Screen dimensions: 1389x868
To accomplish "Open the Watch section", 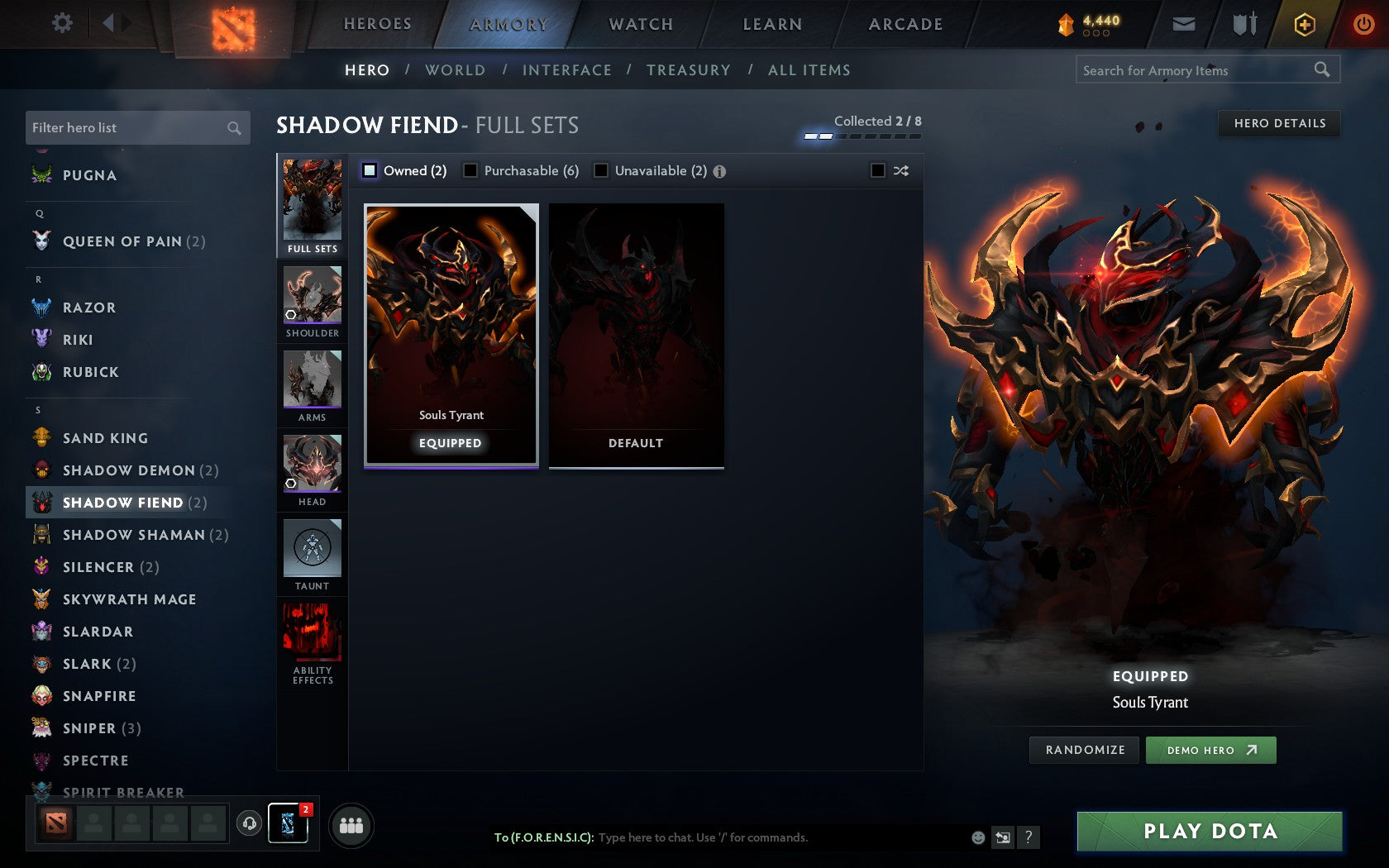I will (640, 24).
